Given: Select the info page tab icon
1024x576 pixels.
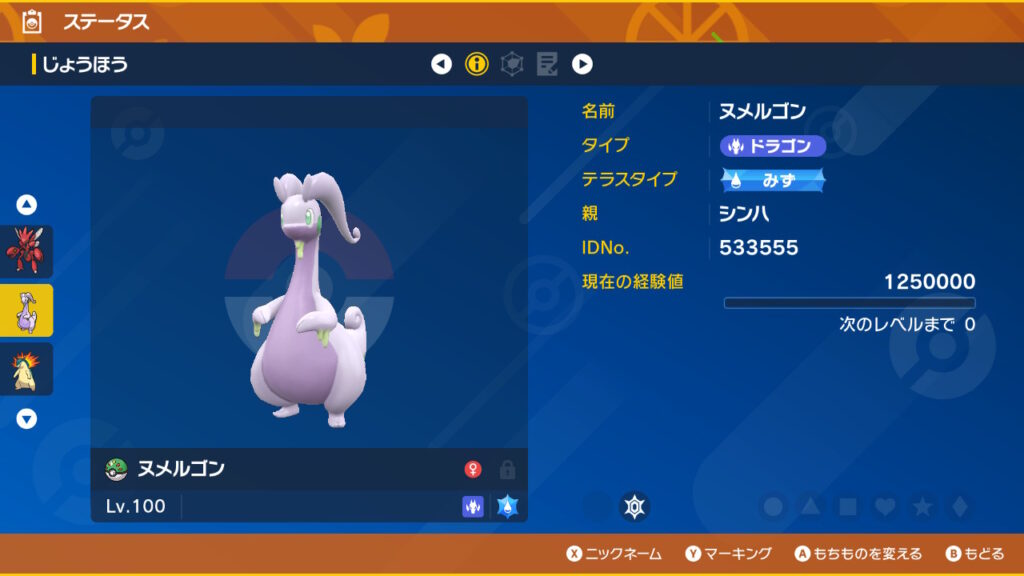Looking at the screenshot, I should (477, 65).
